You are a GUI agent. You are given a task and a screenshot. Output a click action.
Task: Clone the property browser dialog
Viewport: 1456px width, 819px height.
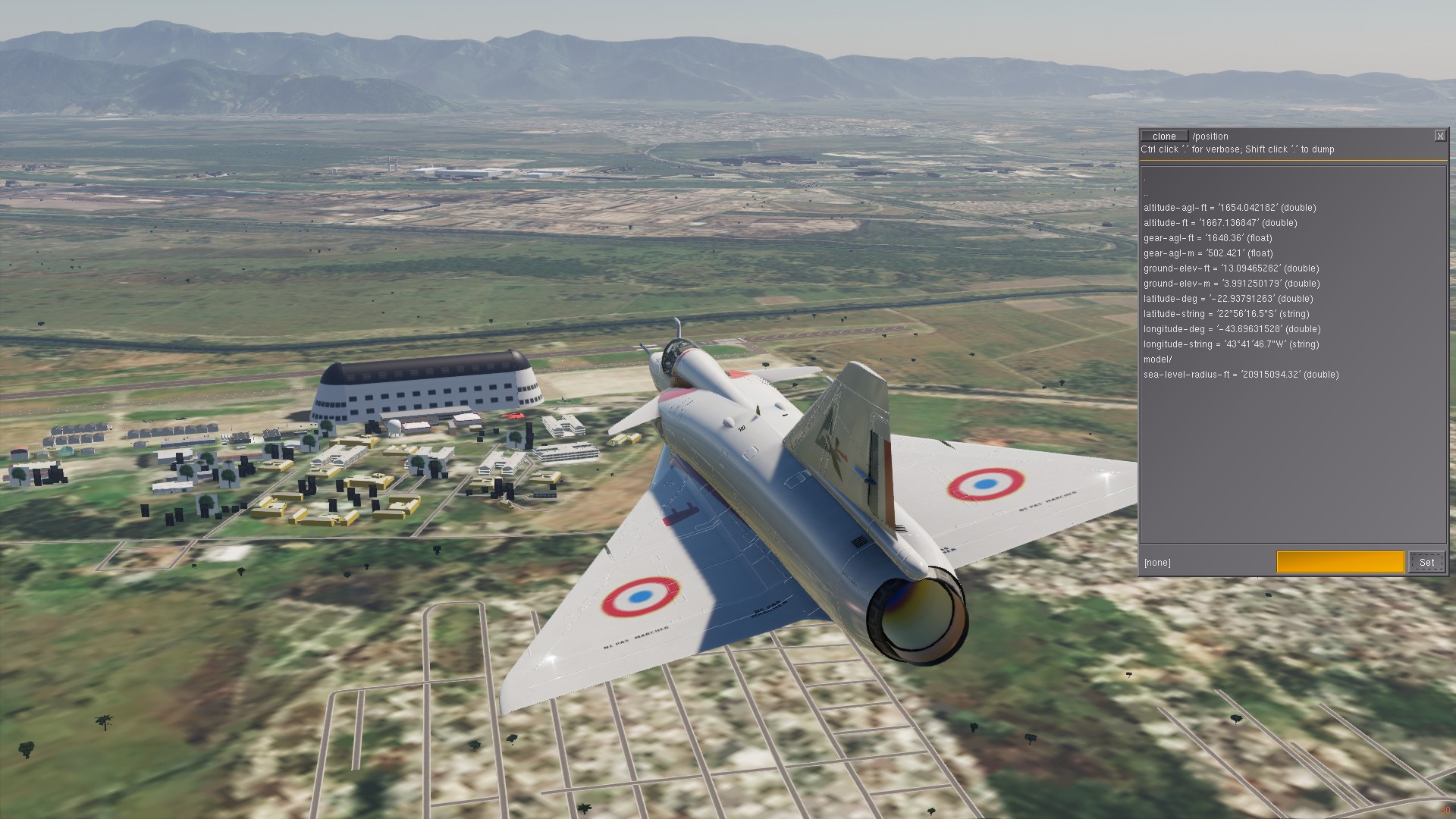(x=1164, y=136)
